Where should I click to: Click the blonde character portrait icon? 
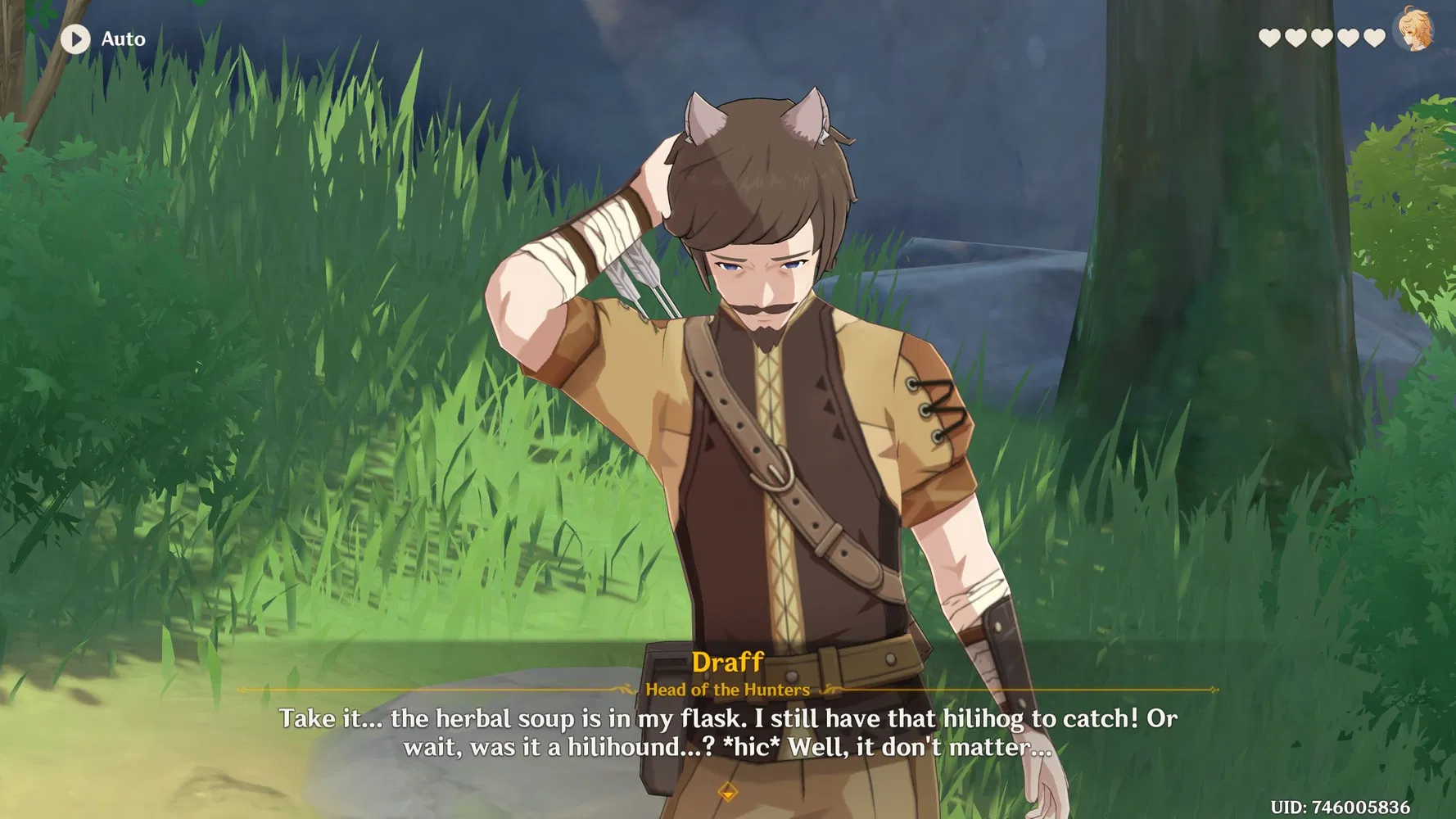pos(1413,31)
